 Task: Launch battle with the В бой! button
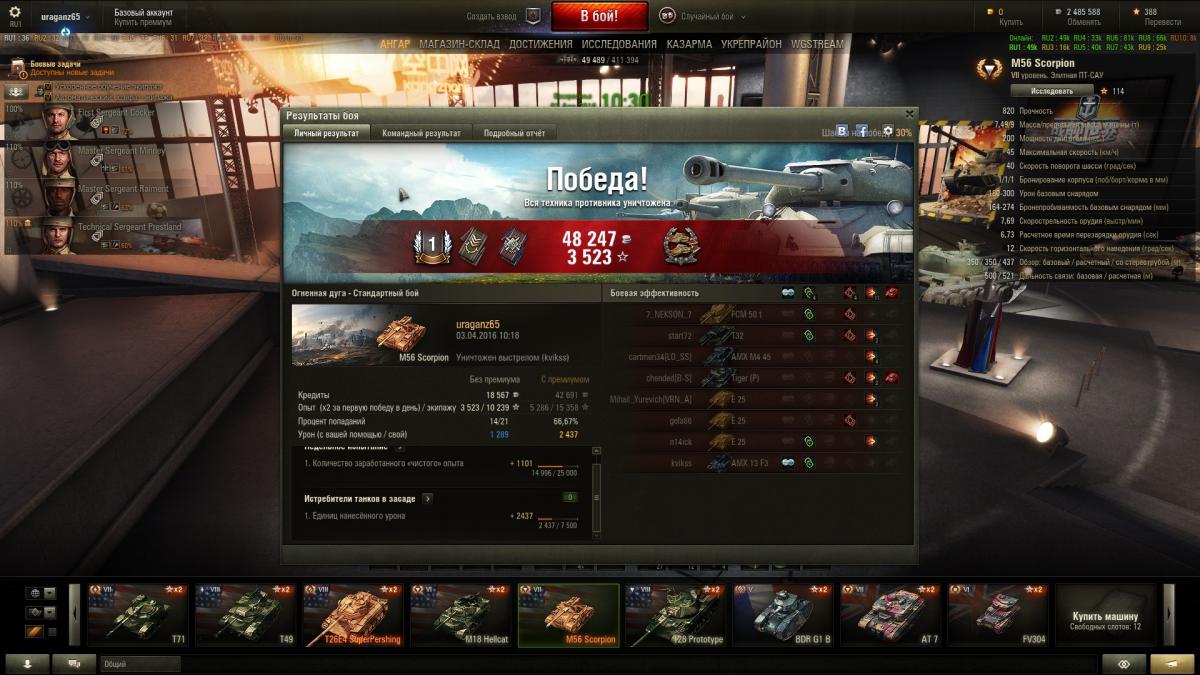[599, 16]
